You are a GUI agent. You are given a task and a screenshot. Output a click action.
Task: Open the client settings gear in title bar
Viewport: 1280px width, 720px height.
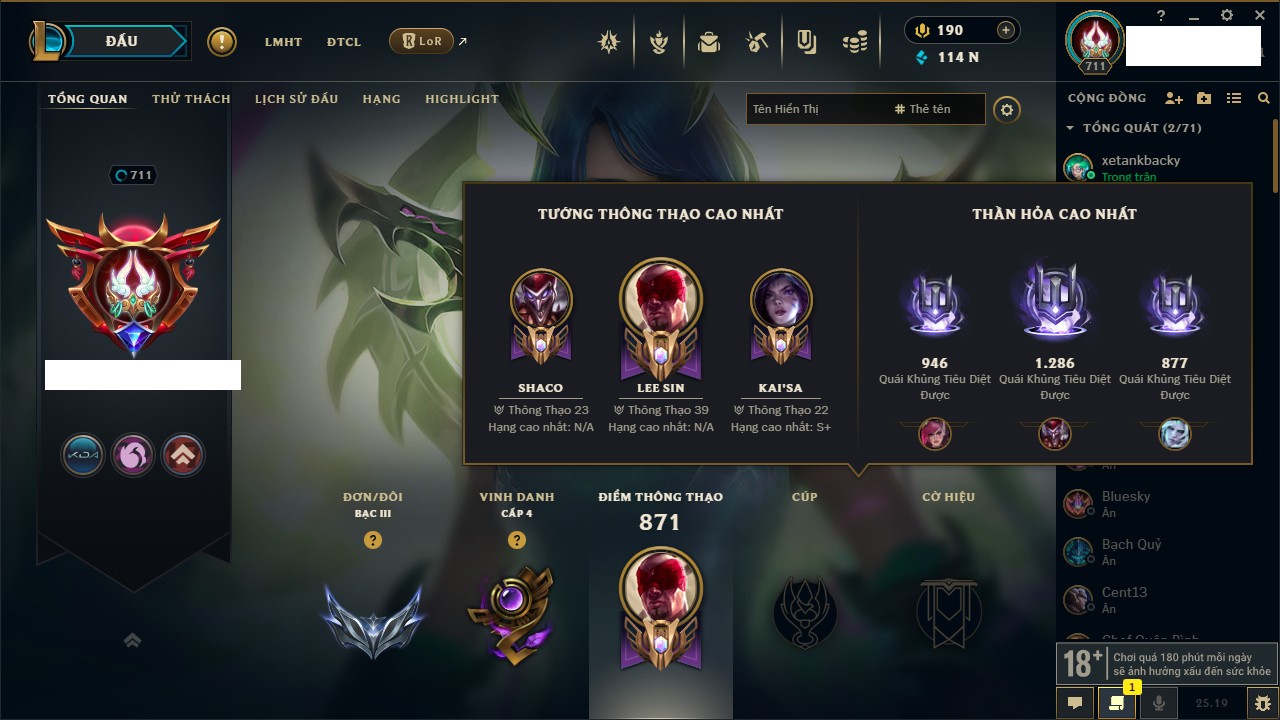point(1227,15)
